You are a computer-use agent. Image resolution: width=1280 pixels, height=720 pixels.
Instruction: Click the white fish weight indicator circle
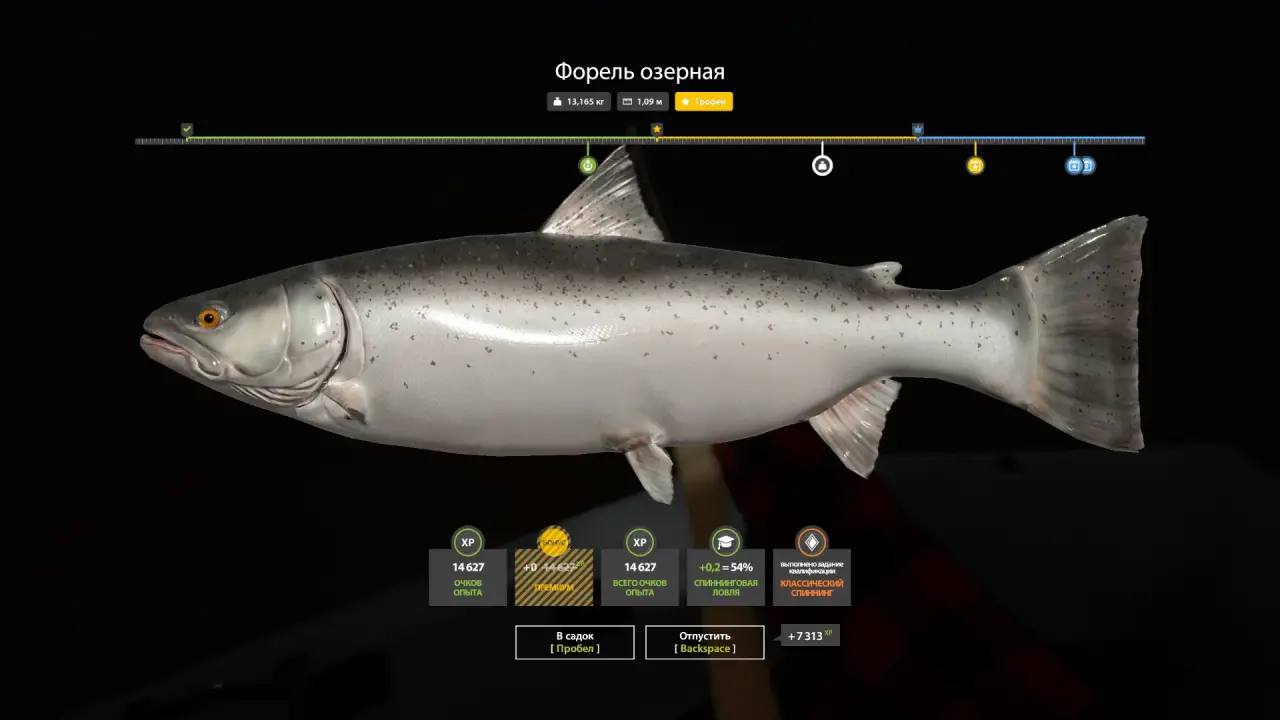point(822,165)
